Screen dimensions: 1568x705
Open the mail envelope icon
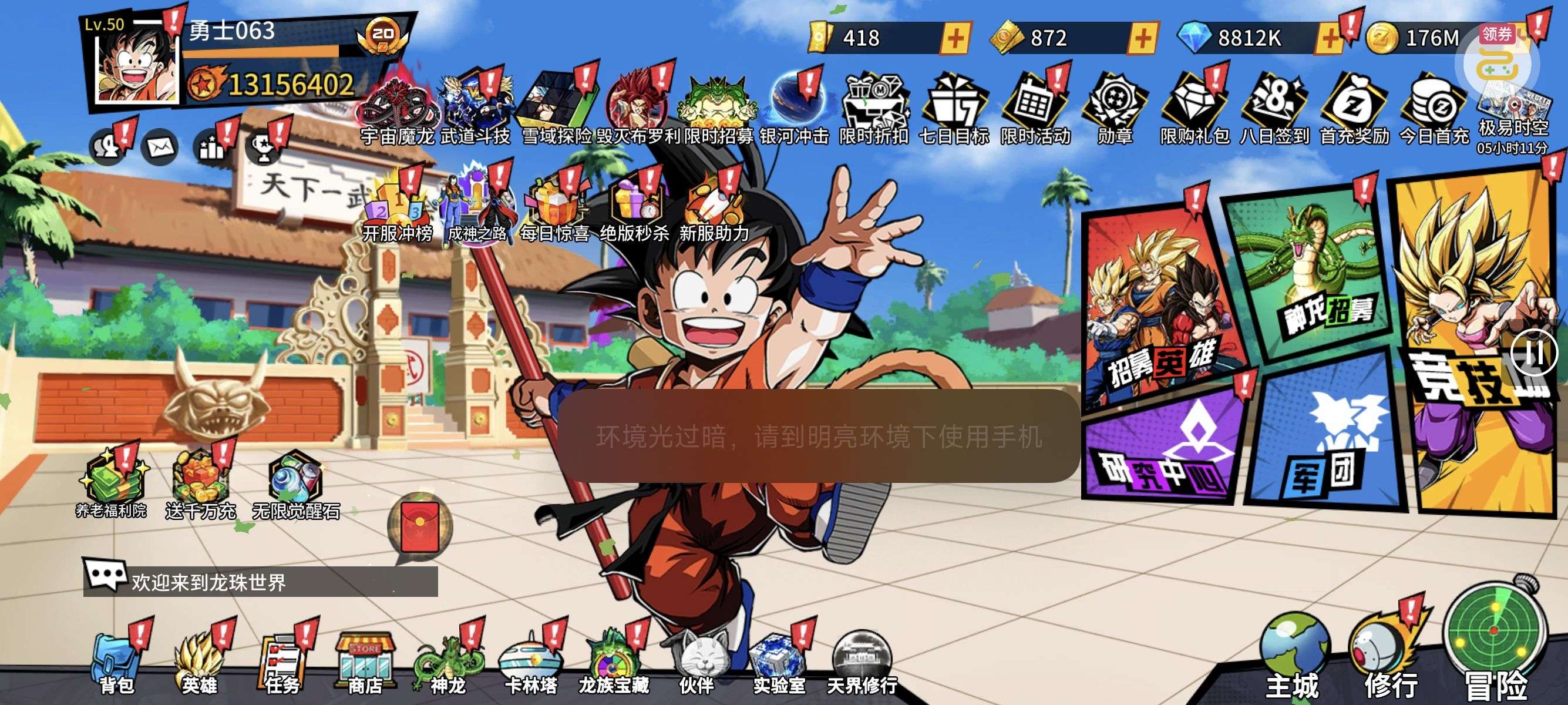click(x=160, y=147)
